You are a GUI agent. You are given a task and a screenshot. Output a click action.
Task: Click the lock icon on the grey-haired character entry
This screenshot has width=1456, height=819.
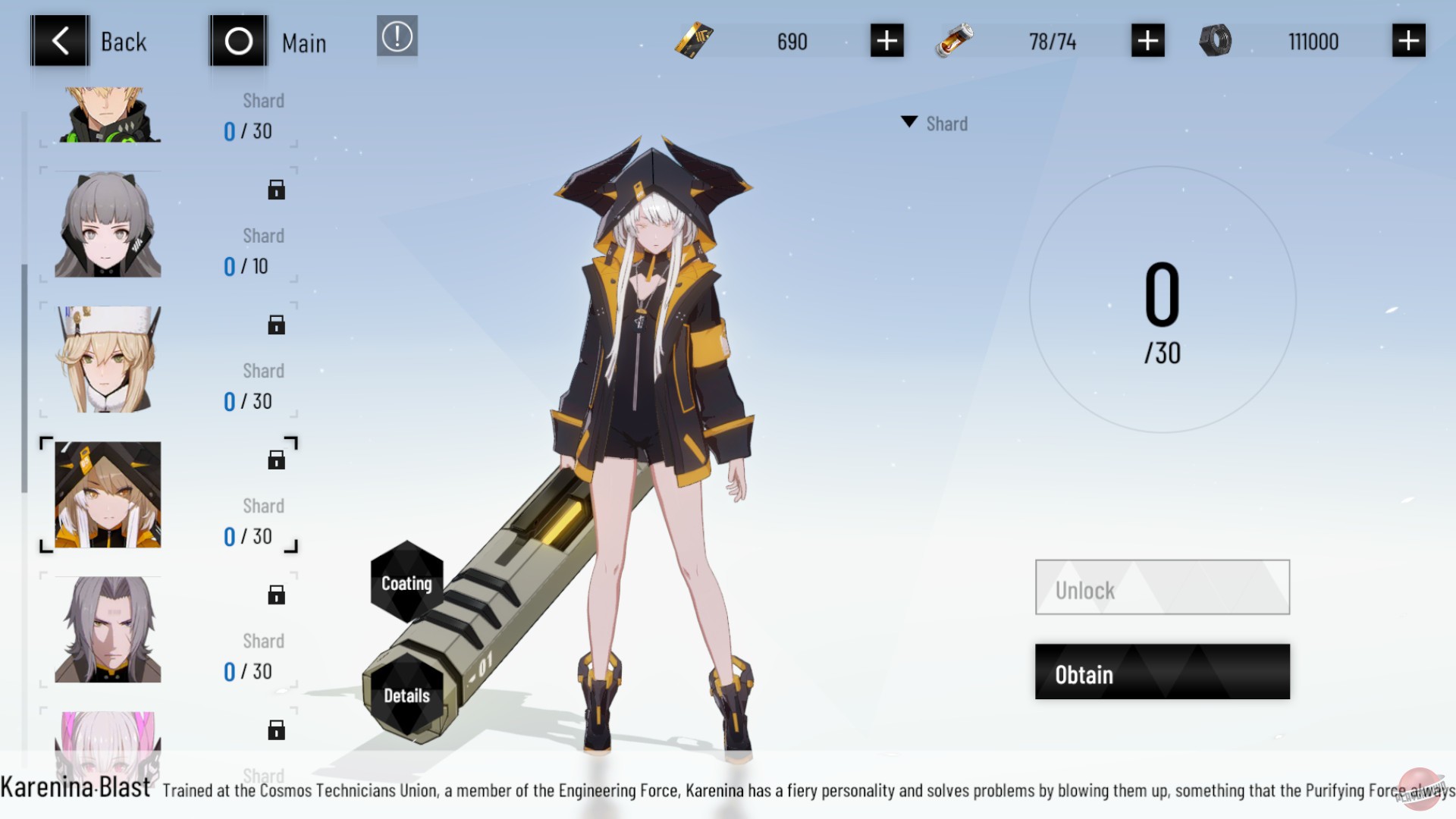[276, 189]
